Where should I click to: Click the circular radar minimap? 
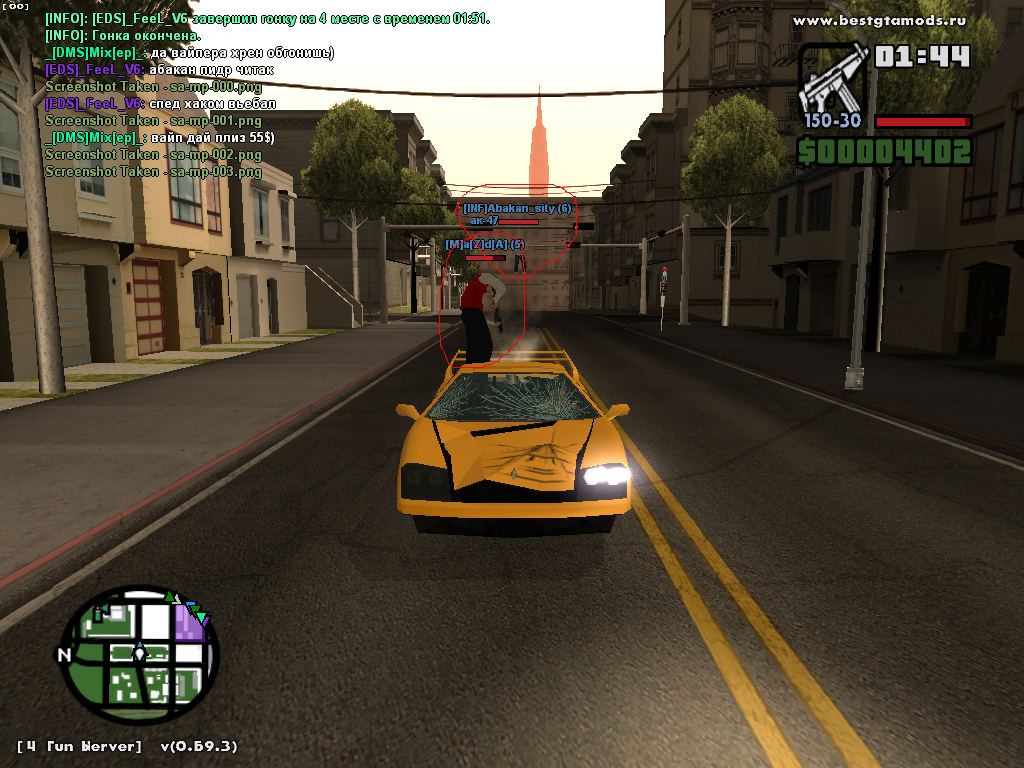pos(140,654)
